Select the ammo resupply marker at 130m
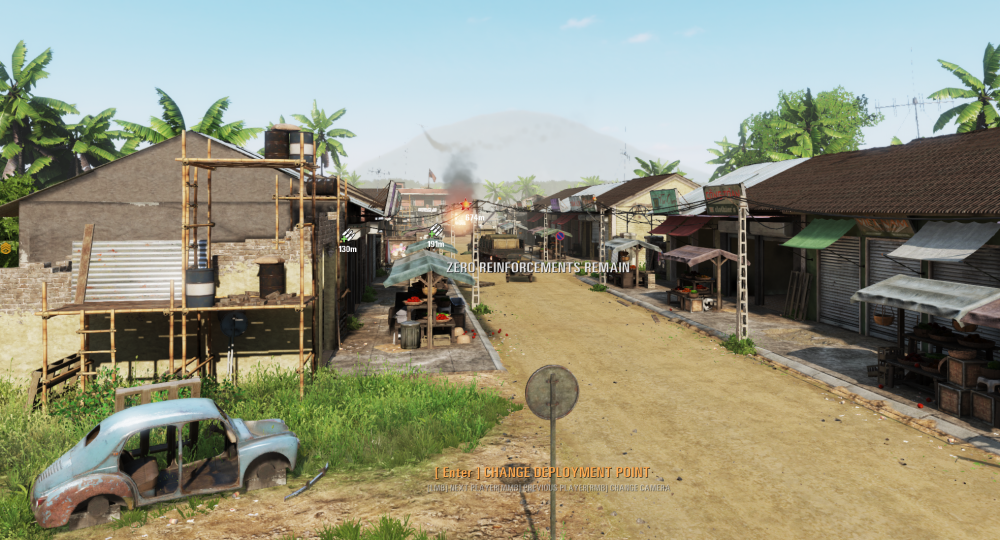Image resolution: width=1000 pixels, height=540 pixels. click(348, 236)
